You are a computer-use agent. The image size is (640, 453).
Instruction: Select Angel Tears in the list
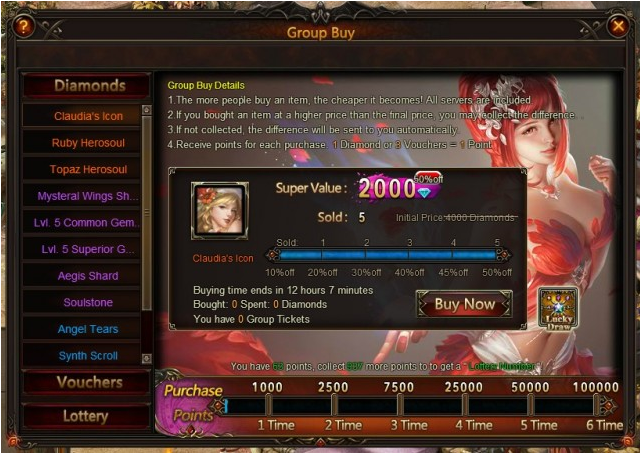pos(86,329)
